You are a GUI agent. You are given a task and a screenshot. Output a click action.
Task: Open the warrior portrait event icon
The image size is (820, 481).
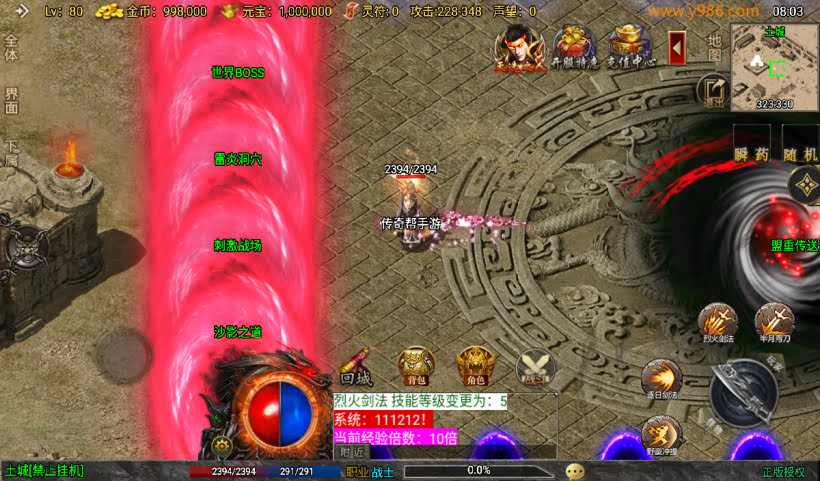[x=515, y=47]
